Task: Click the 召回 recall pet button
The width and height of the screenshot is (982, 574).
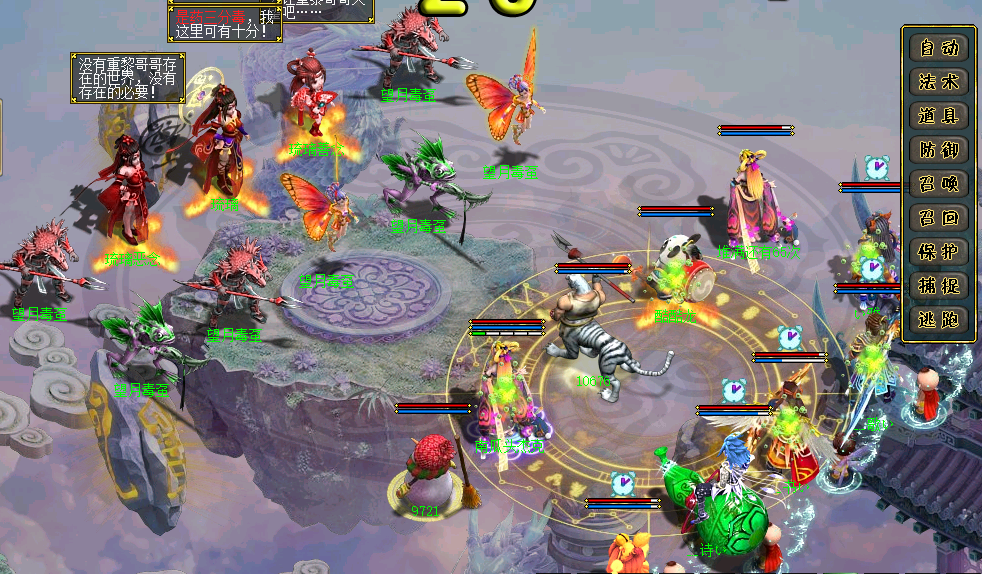Action: tap(939, 217)
